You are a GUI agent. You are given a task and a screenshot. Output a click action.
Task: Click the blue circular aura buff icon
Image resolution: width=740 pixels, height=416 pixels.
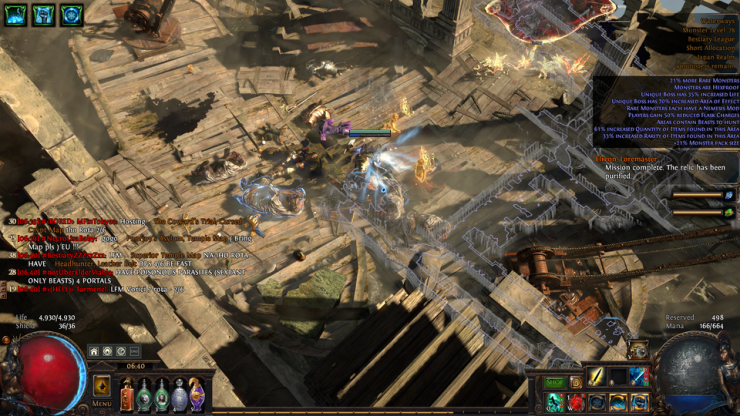[72, 15]
